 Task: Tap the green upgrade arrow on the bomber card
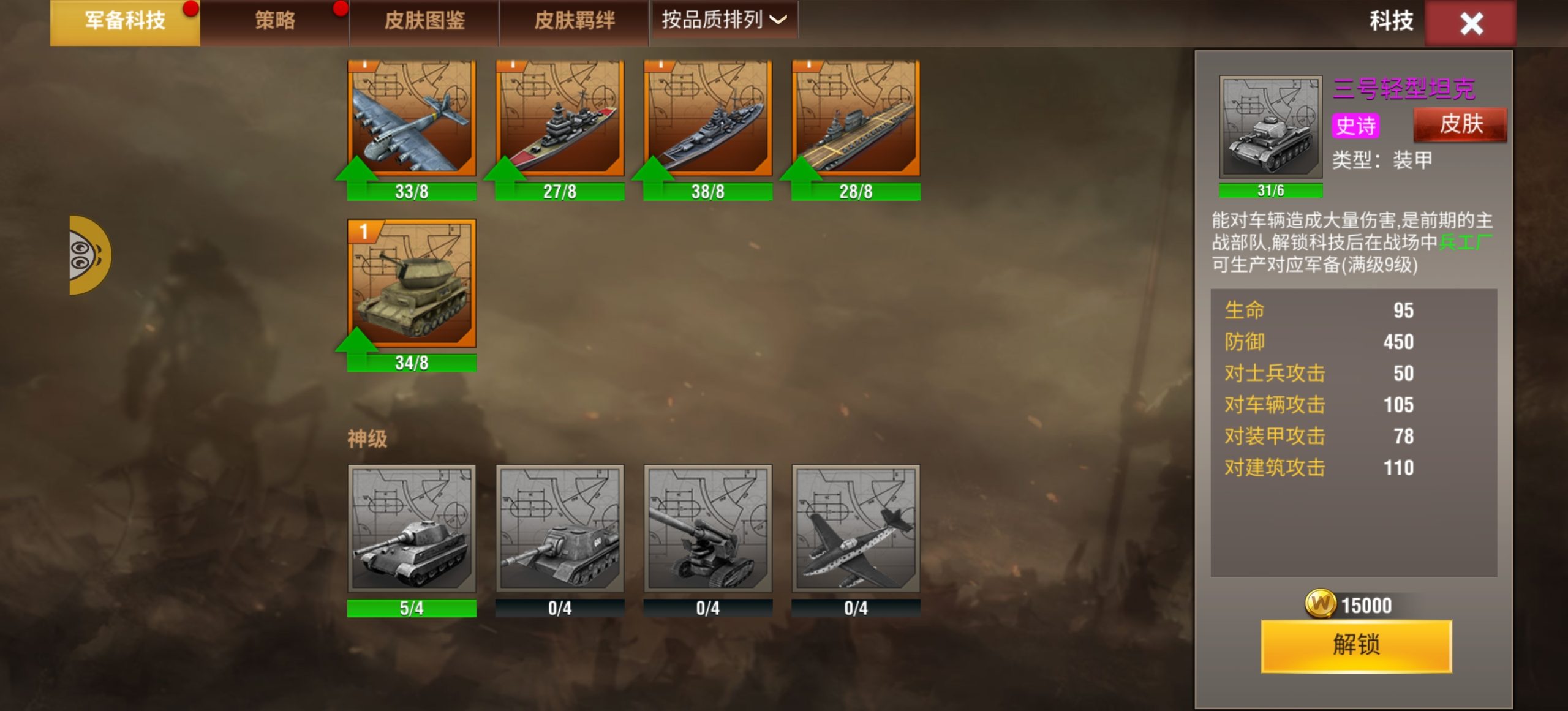[x=358, y=178]
